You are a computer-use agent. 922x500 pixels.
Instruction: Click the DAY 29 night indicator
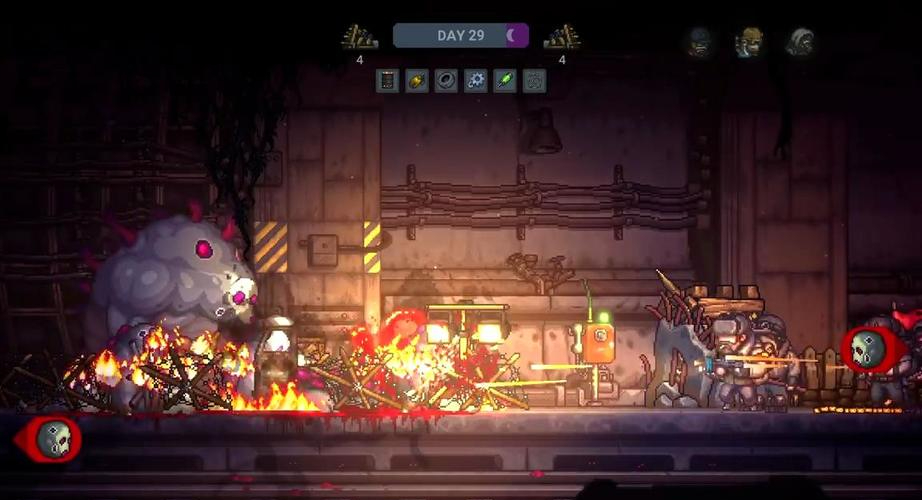pos(461,36)
